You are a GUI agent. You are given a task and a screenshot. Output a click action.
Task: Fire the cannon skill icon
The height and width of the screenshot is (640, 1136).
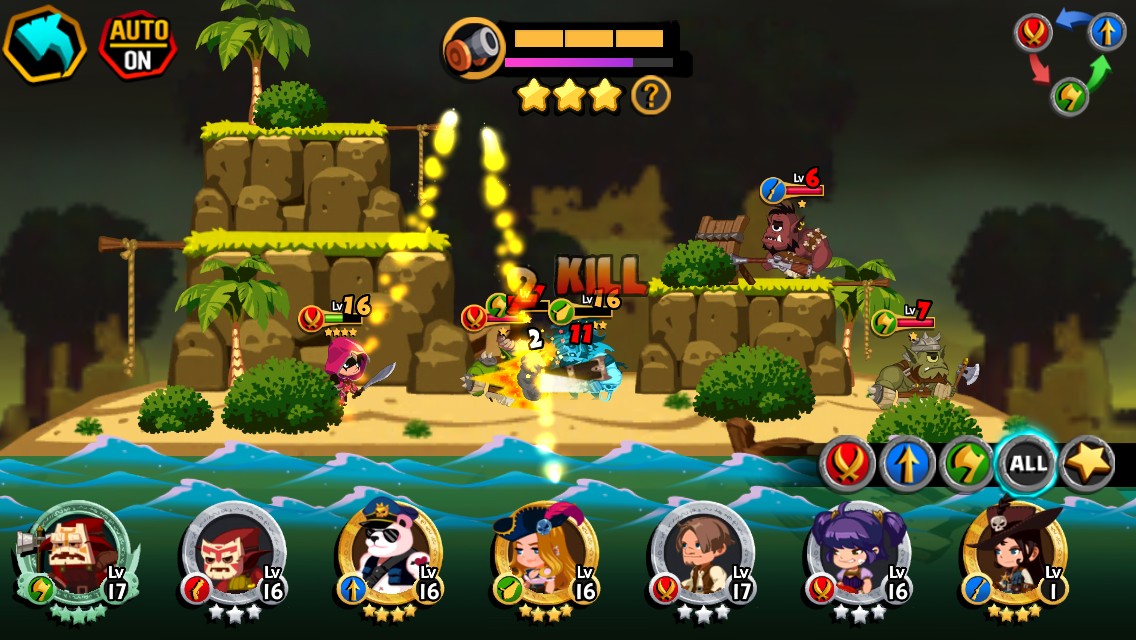[474, 48]
